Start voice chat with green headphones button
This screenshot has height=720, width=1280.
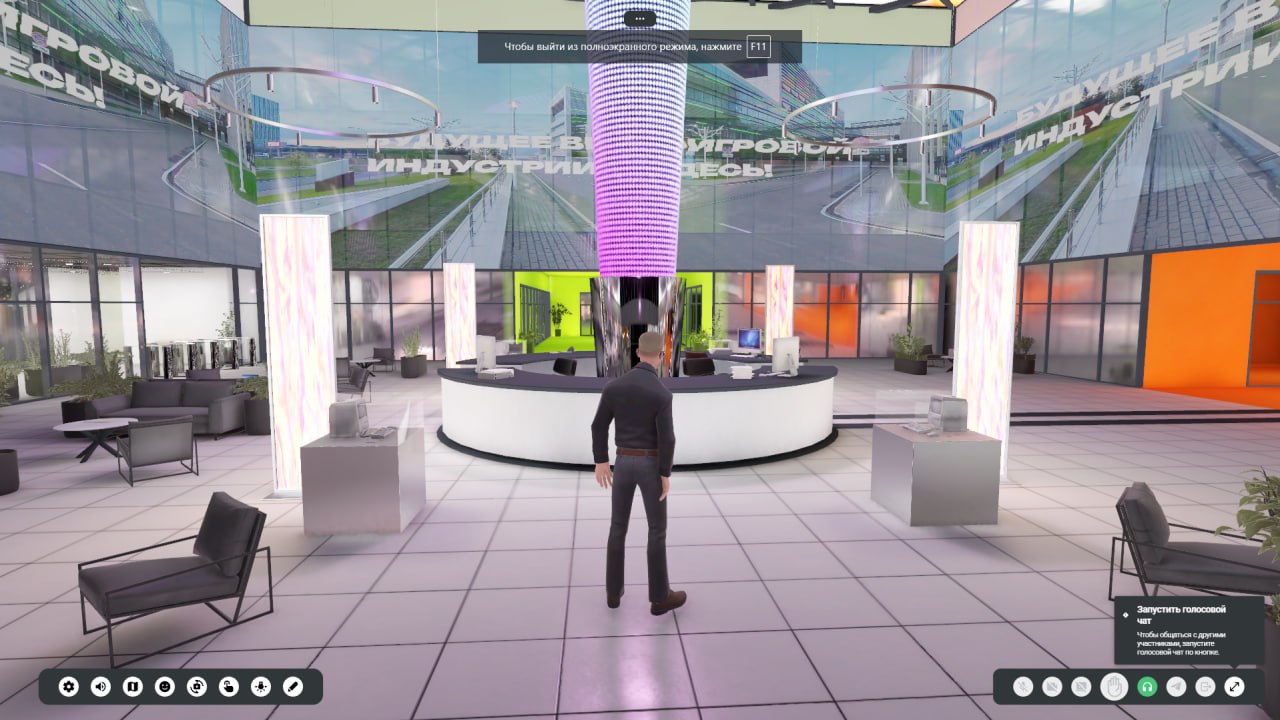(x=1147, y=687)
